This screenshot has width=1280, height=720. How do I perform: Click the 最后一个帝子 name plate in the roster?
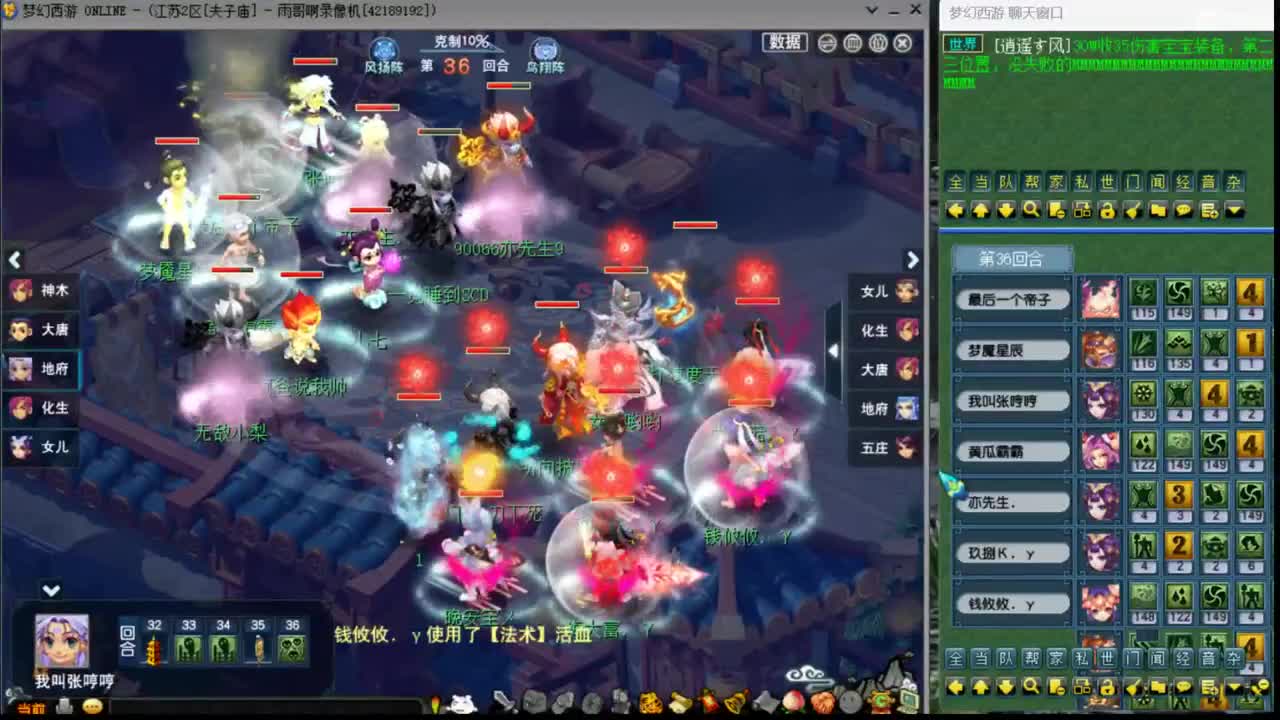tap(1012, 299)
